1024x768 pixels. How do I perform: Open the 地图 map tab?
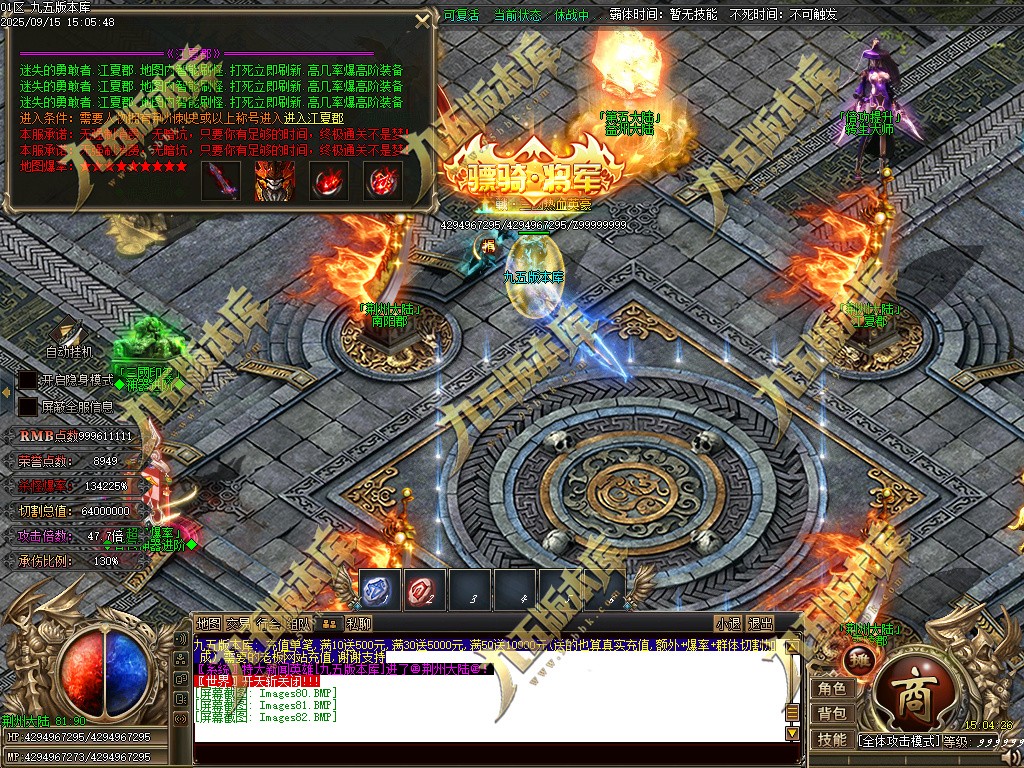click(208, 623)
